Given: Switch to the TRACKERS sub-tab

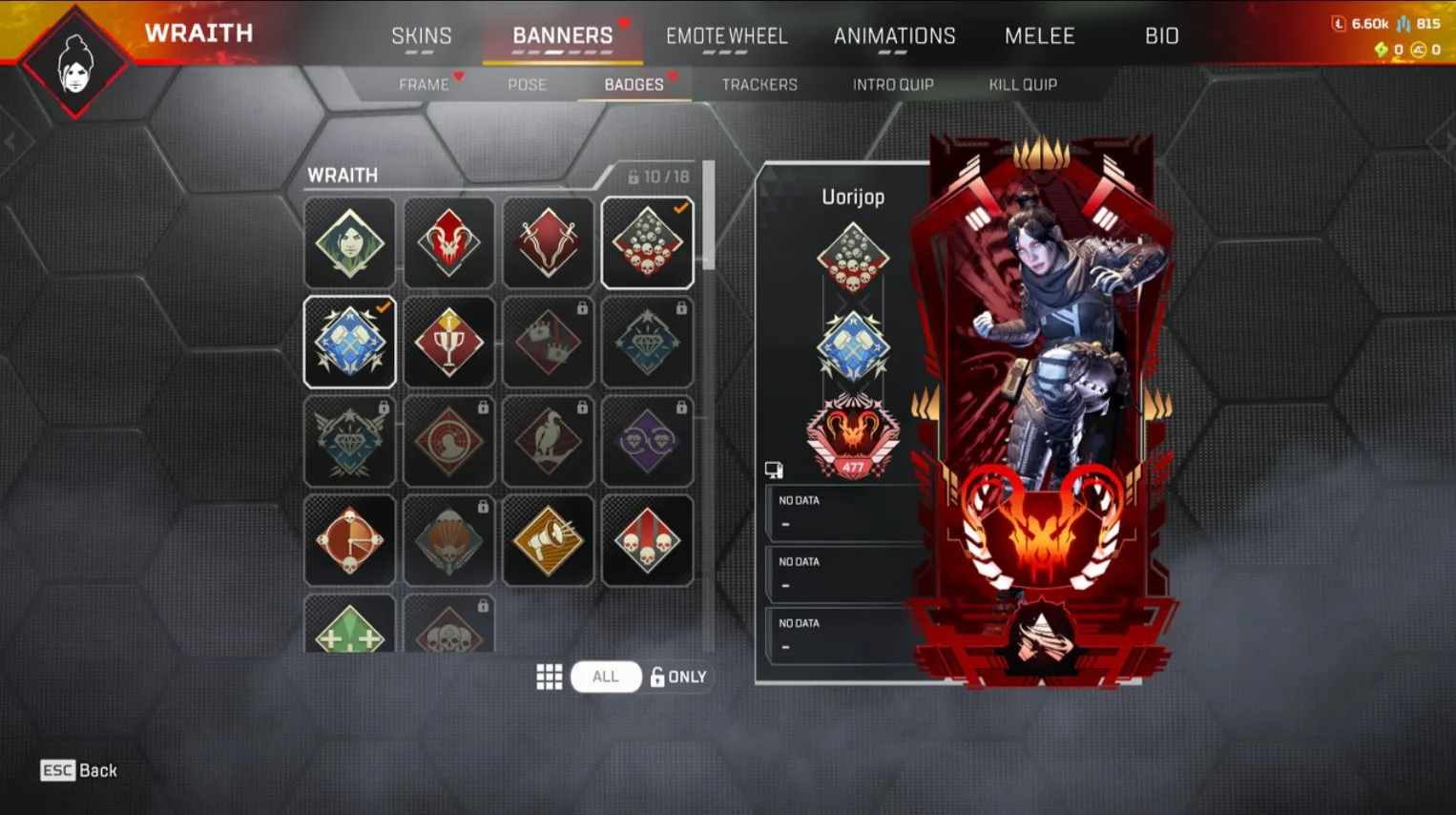Looking at the screenshot, I should pos(759,84).
